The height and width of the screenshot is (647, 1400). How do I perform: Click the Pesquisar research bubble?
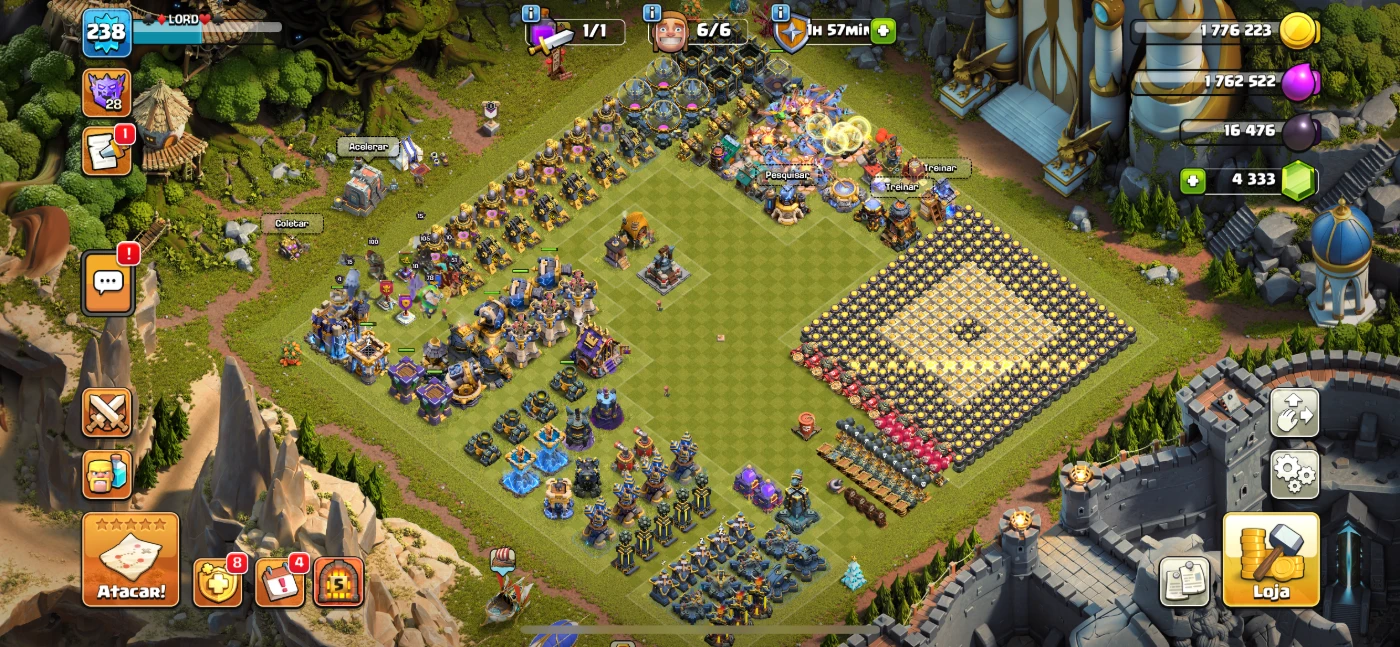tap(787, 174)
